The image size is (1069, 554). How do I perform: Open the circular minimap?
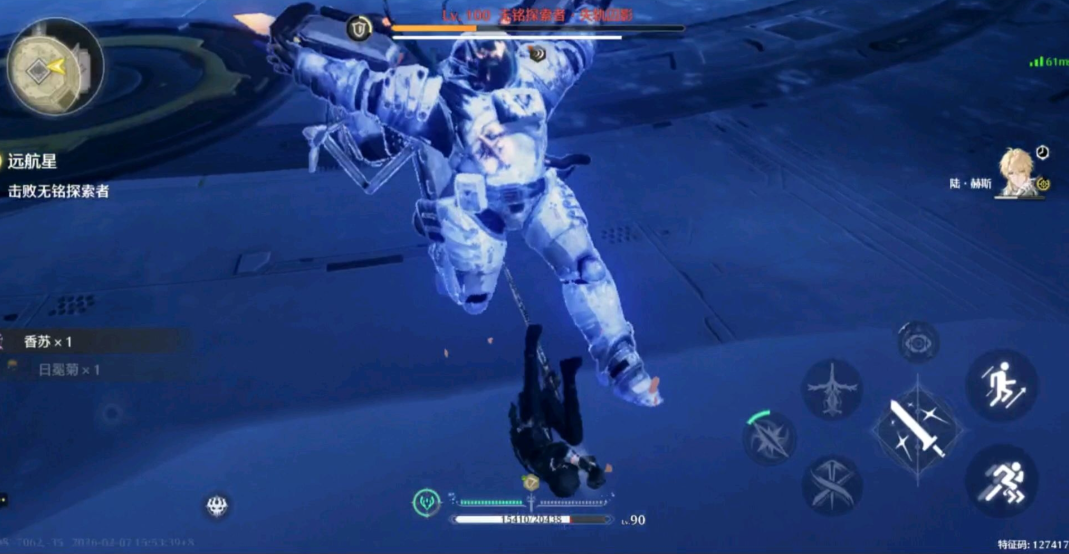55,66
